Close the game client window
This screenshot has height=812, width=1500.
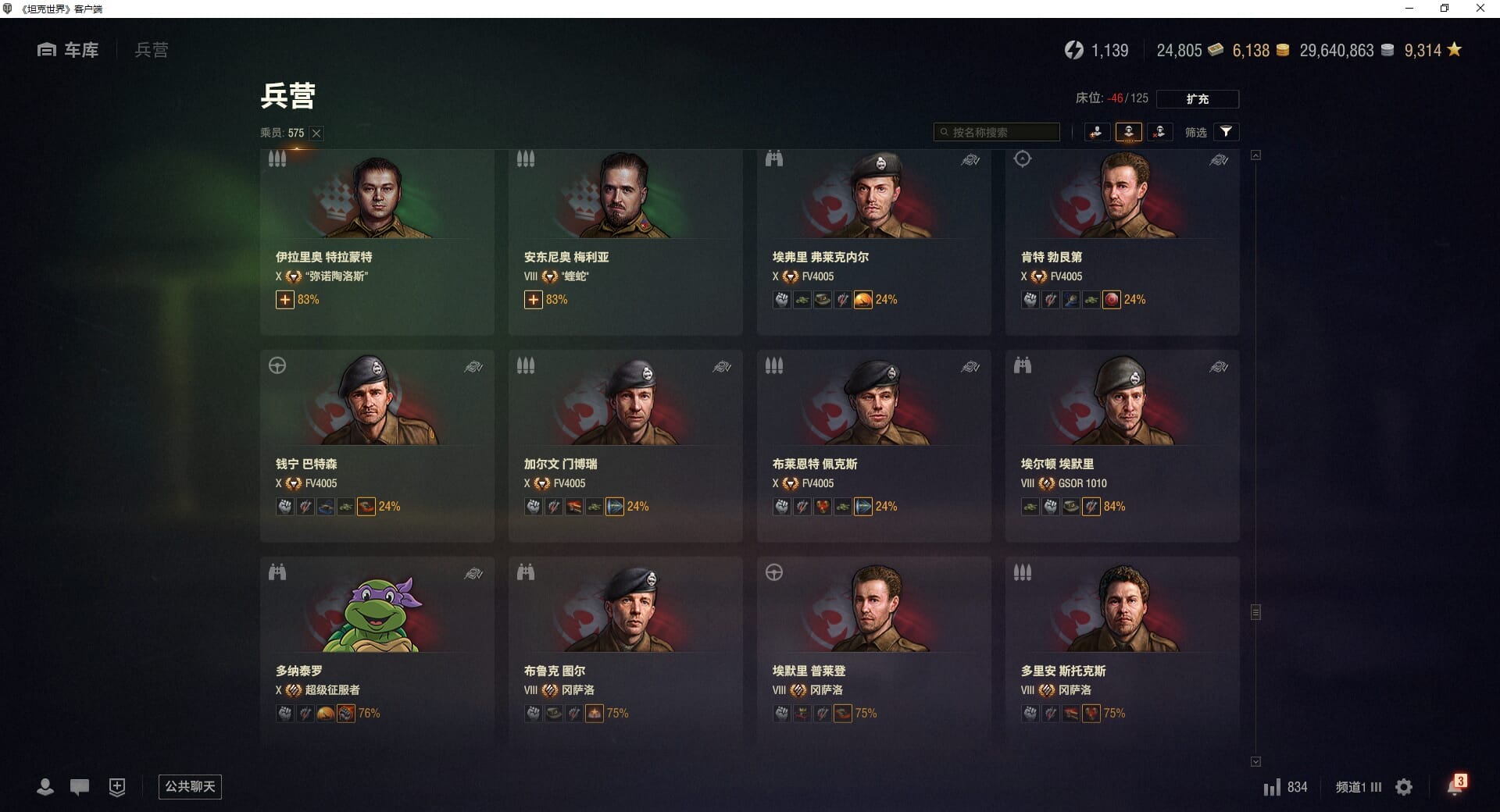(1480, 9)
